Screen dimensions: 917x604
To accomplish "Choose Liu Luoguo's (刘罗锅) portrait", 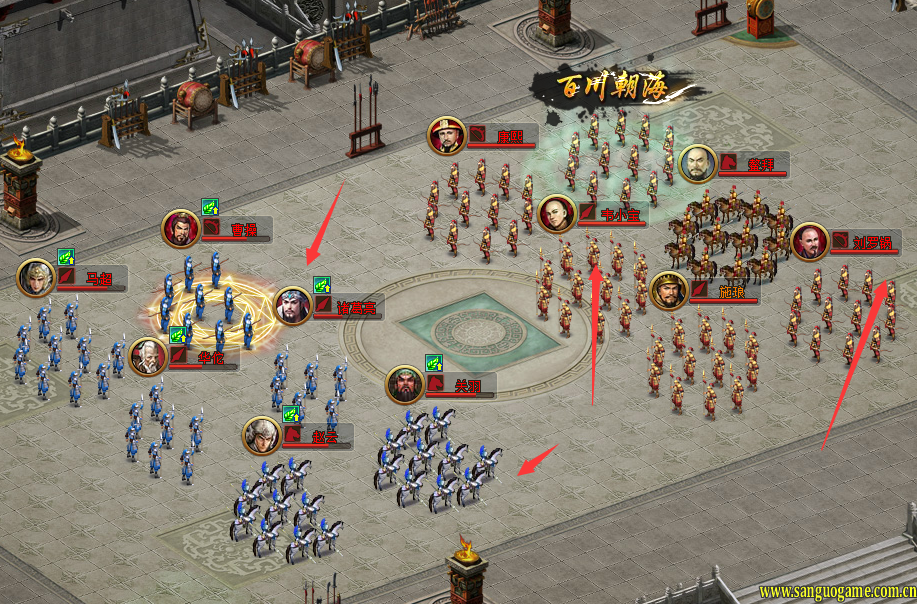I will pyautogui.click(x=810, y=241).
